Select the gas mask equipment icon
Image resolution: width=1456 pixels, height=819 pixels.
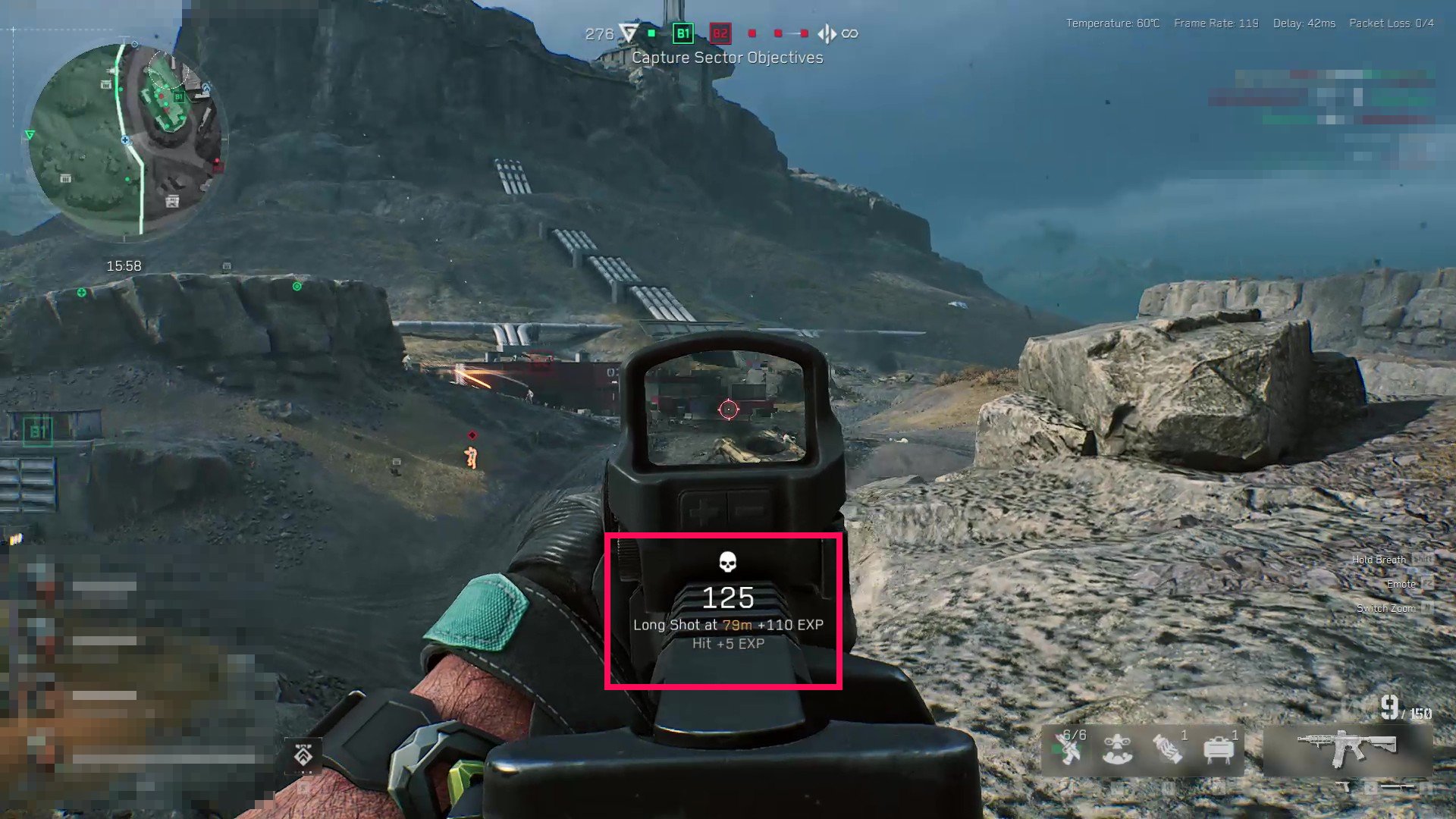pos(1116,749)
